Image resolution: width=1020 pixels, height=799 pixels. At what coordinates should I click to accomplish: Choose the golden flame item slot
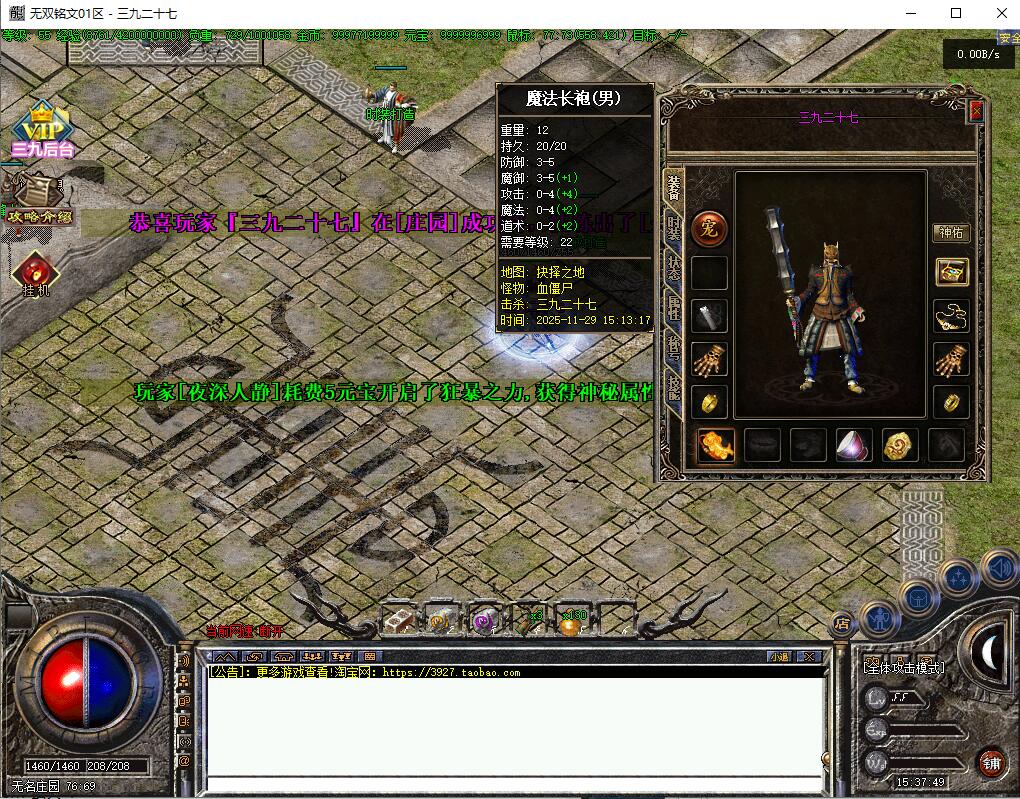pyautogui.click(x=716, y=445)
